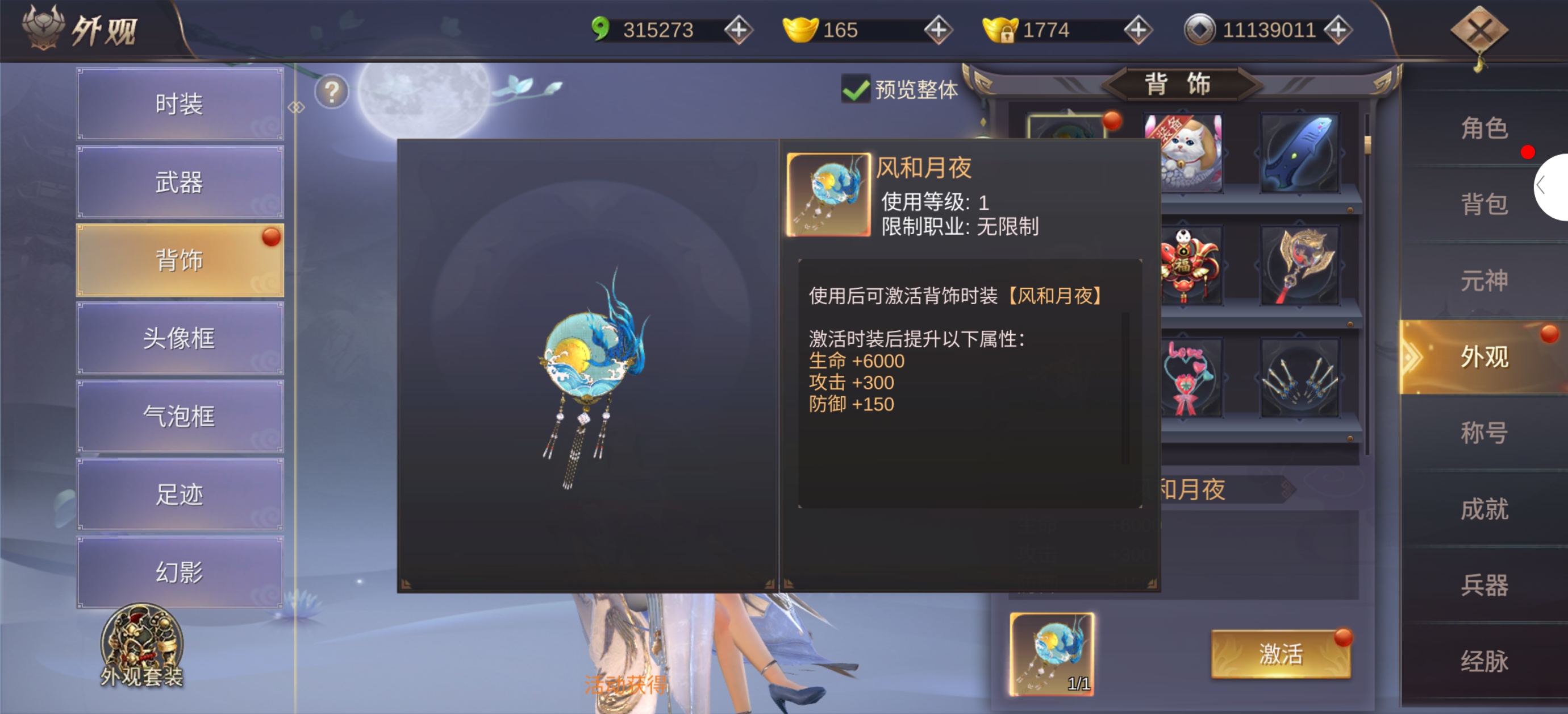Select the 头像框 avatar frame tab
Viewport: 1568px width, 714px height.
point(180,338)
